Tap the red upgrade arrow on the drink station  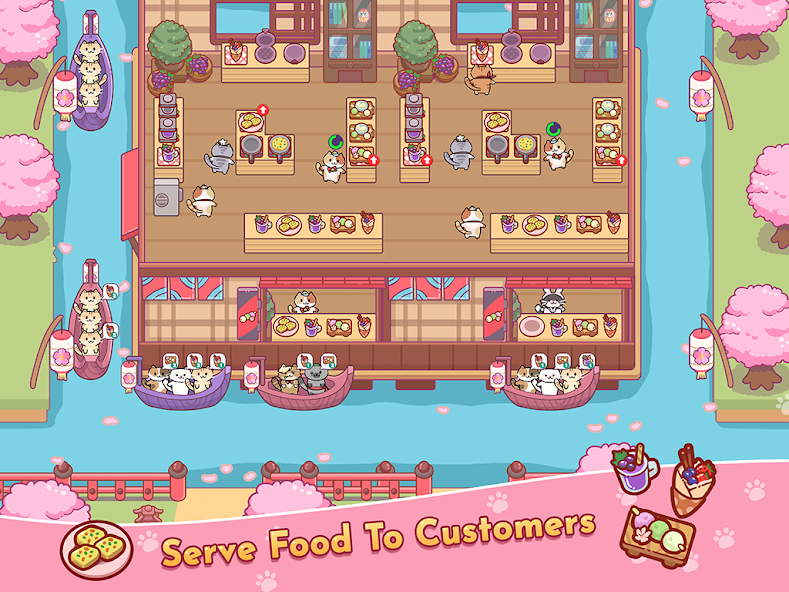[427, 160]
